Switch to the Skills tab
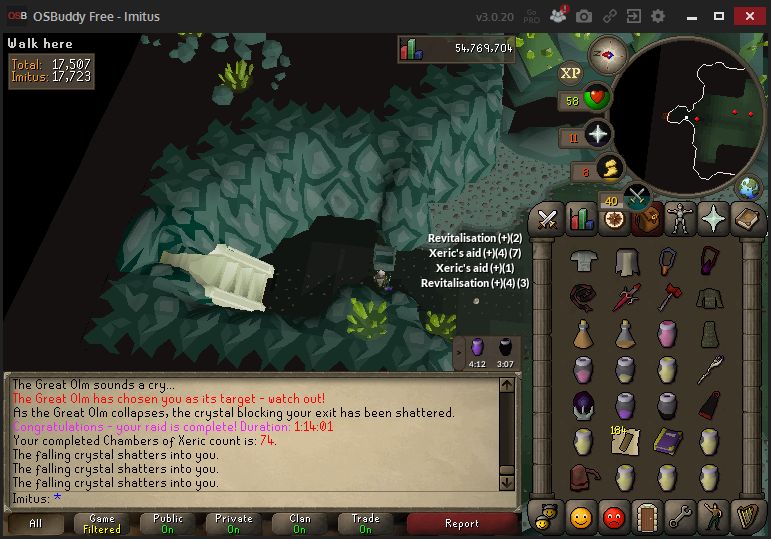The image size is (772, 542). (x=581, y=218)
